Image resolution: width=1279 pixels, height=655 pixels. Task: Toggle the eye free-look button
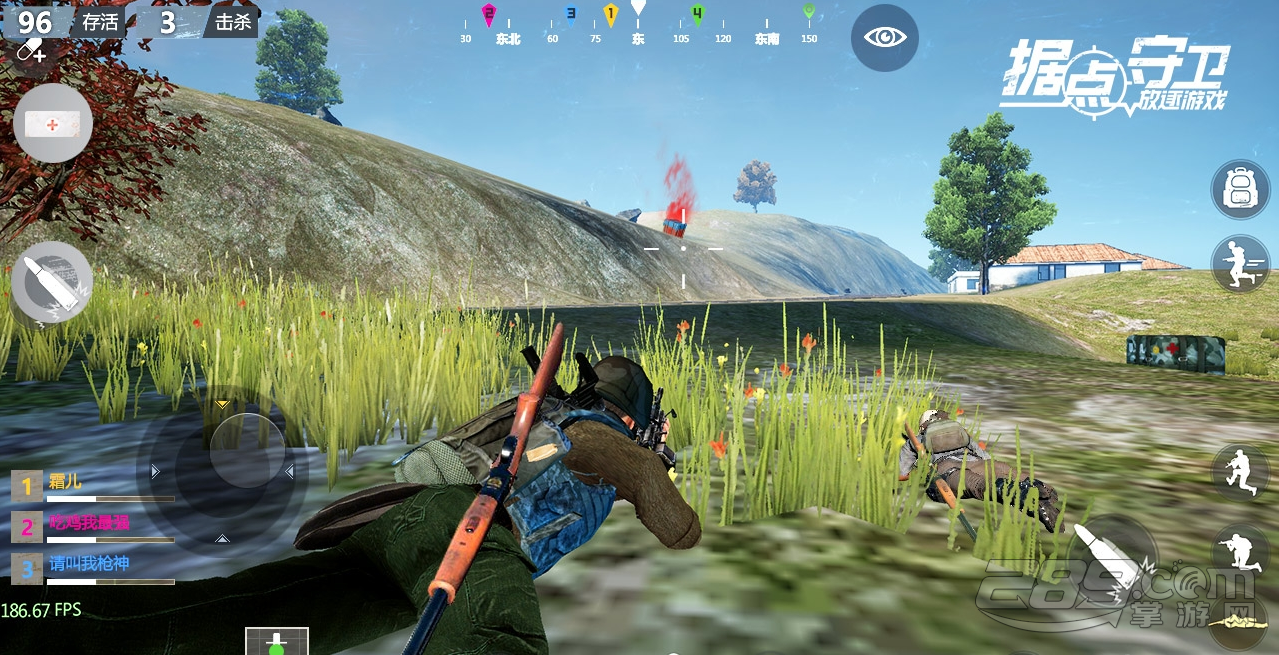click(885, 38)
